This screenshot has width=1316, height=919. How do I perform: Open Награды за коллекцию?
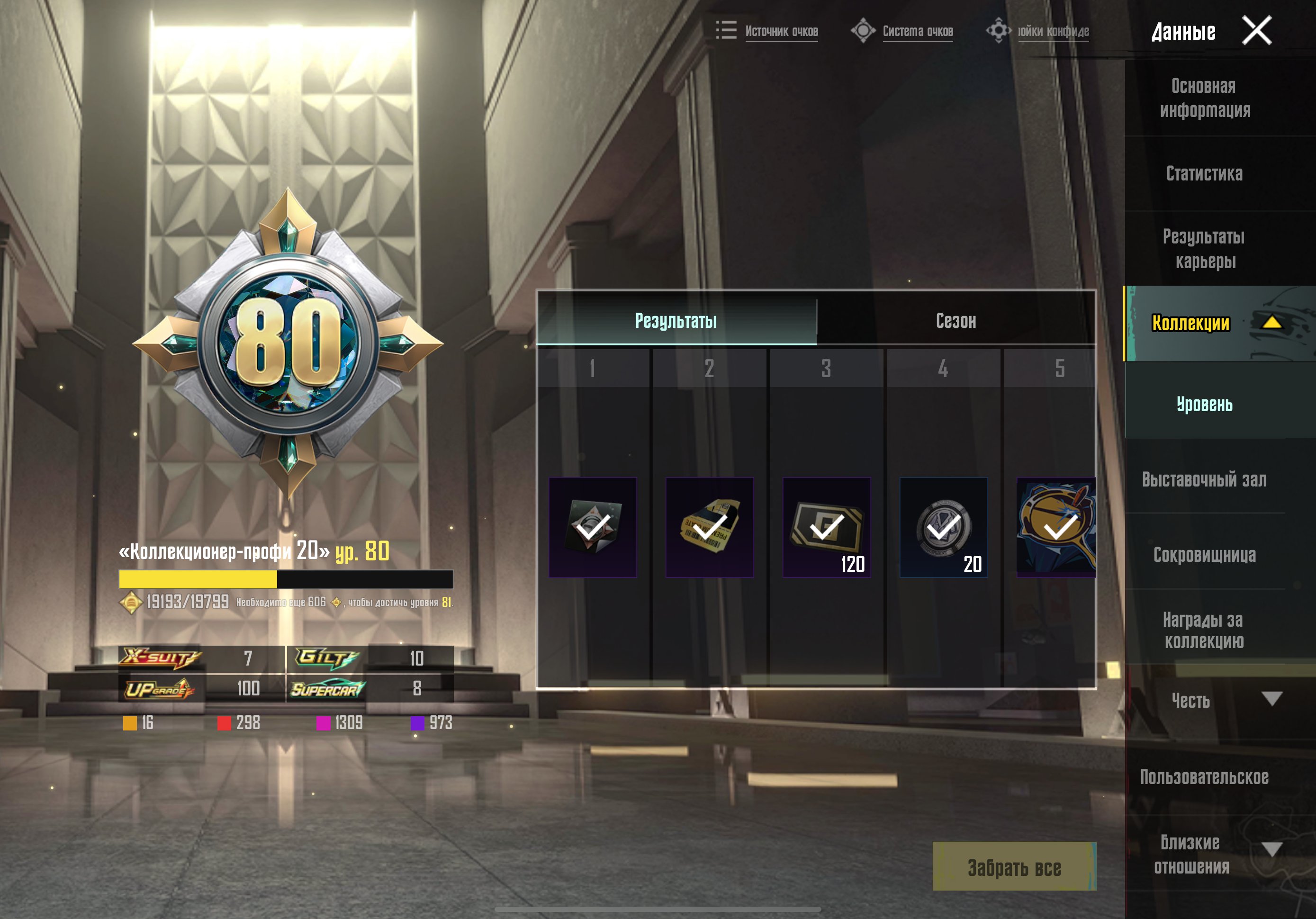point(1204,630)
